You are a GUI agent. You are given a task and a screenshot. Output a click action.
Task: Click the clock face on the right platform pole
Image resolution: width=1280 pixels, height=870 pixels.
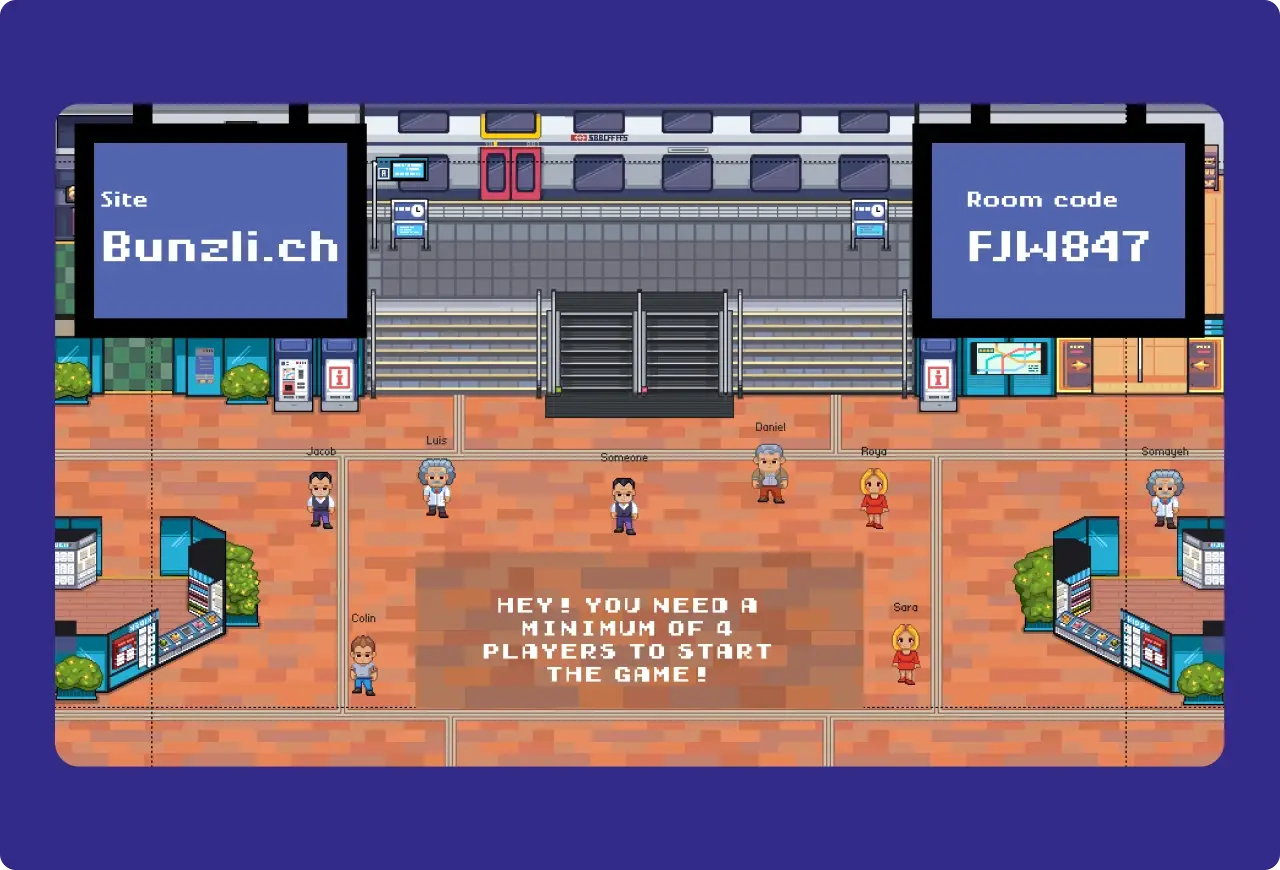pos(877,210)
